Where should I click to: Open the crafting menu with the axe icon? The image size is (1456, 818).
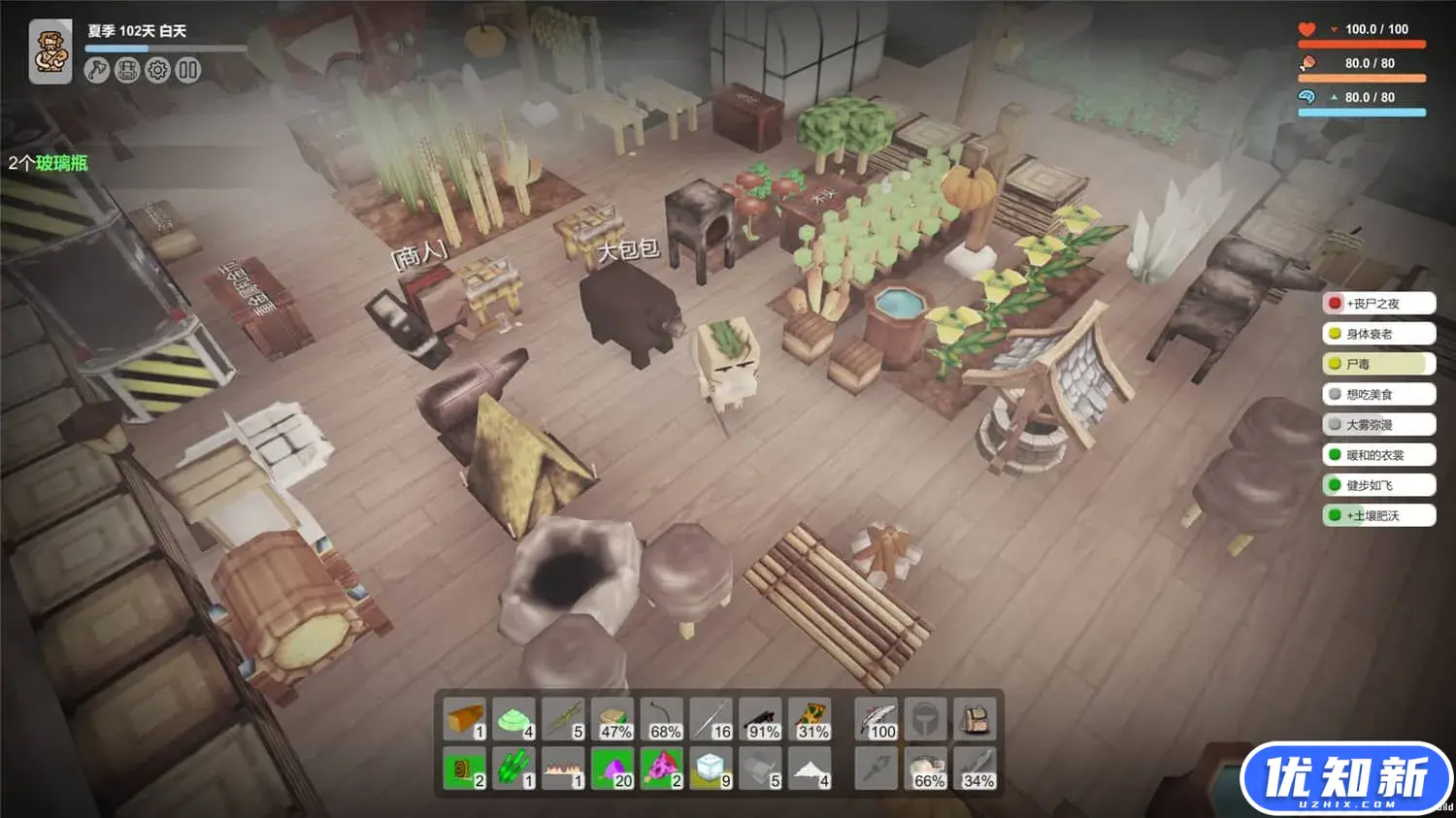click(x=96, y=70)
